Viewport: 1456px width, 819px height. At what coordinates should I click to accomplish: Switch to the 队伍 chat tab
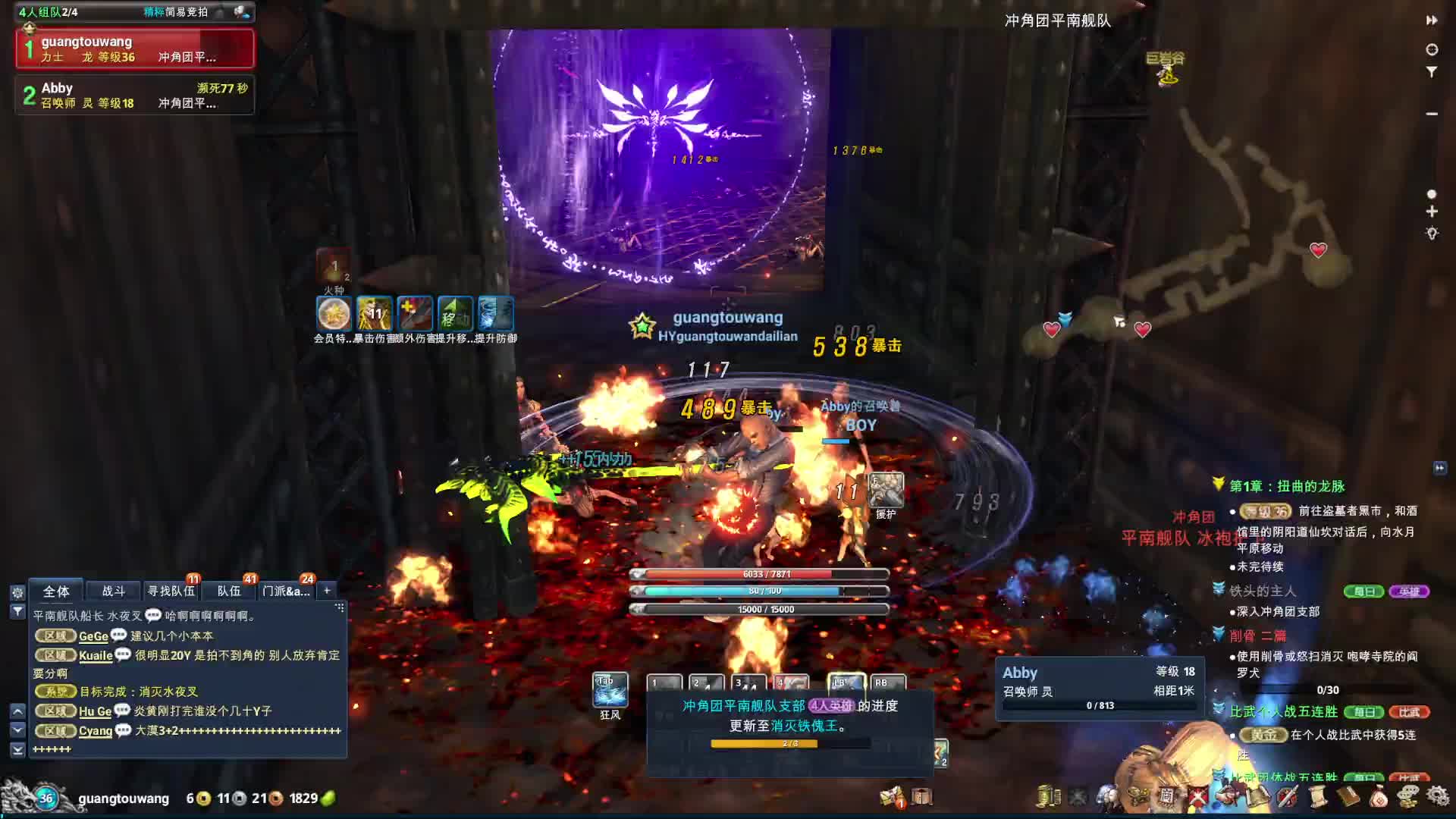point(228,591)
